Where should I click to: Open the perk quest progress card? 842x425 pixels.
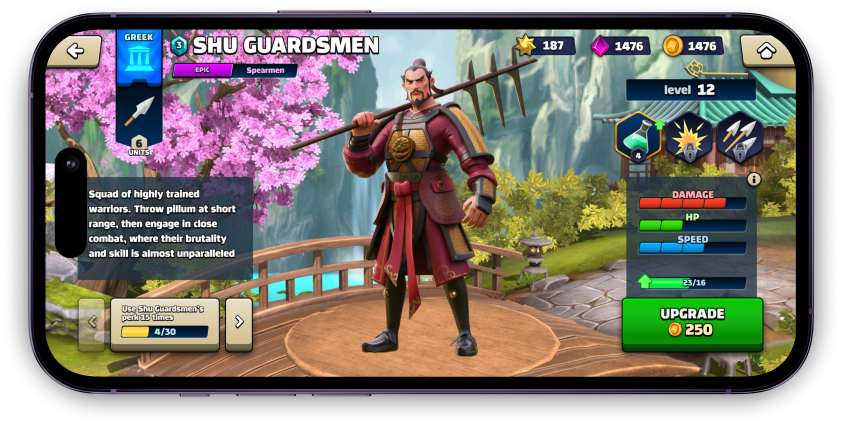pos(165,323)
